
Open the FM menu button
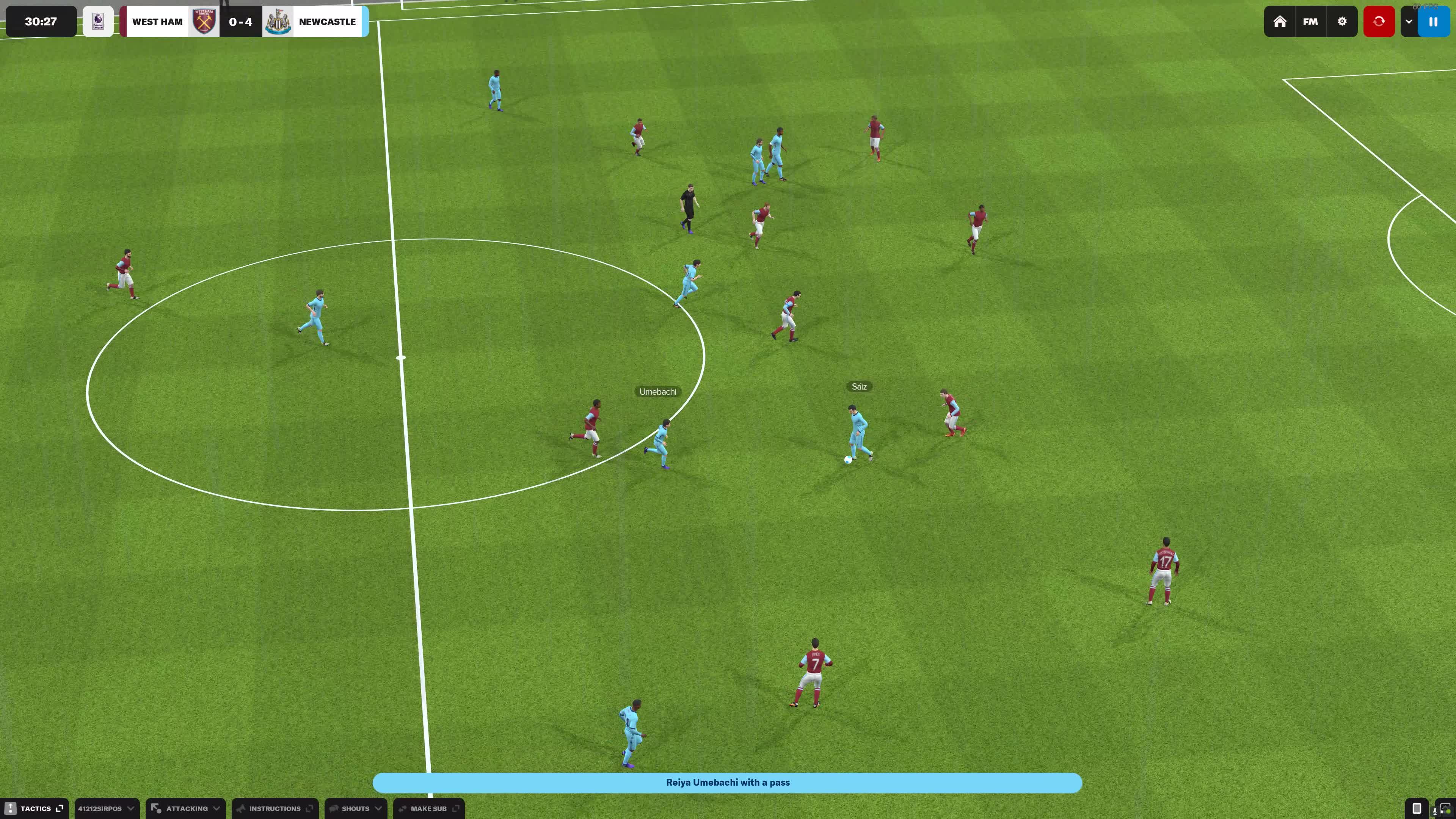[x=1310, y=22]
